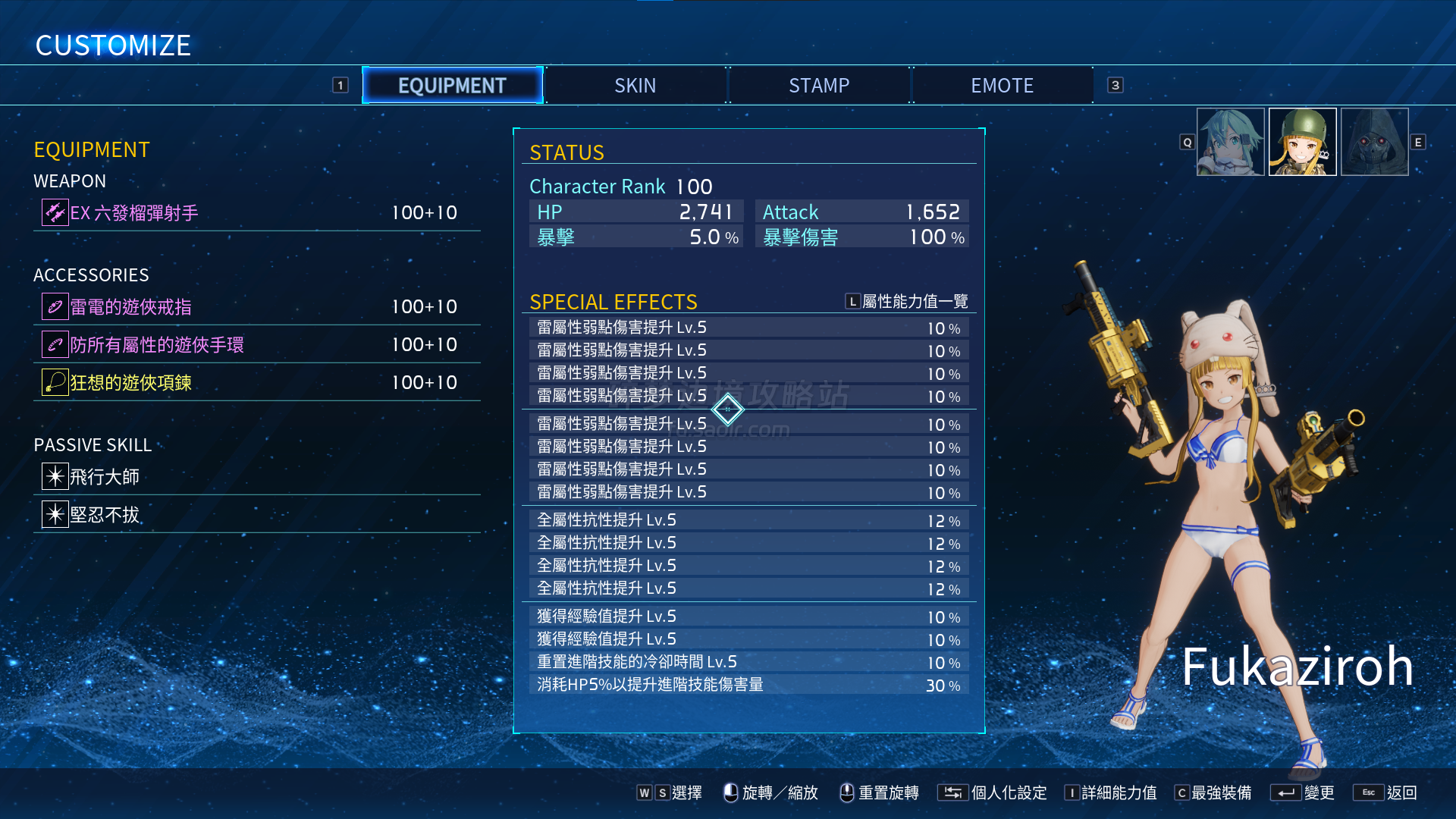Screen dimensions: 1456x819
Task: Switch to the STAMP tab
Action: [819, 86]
